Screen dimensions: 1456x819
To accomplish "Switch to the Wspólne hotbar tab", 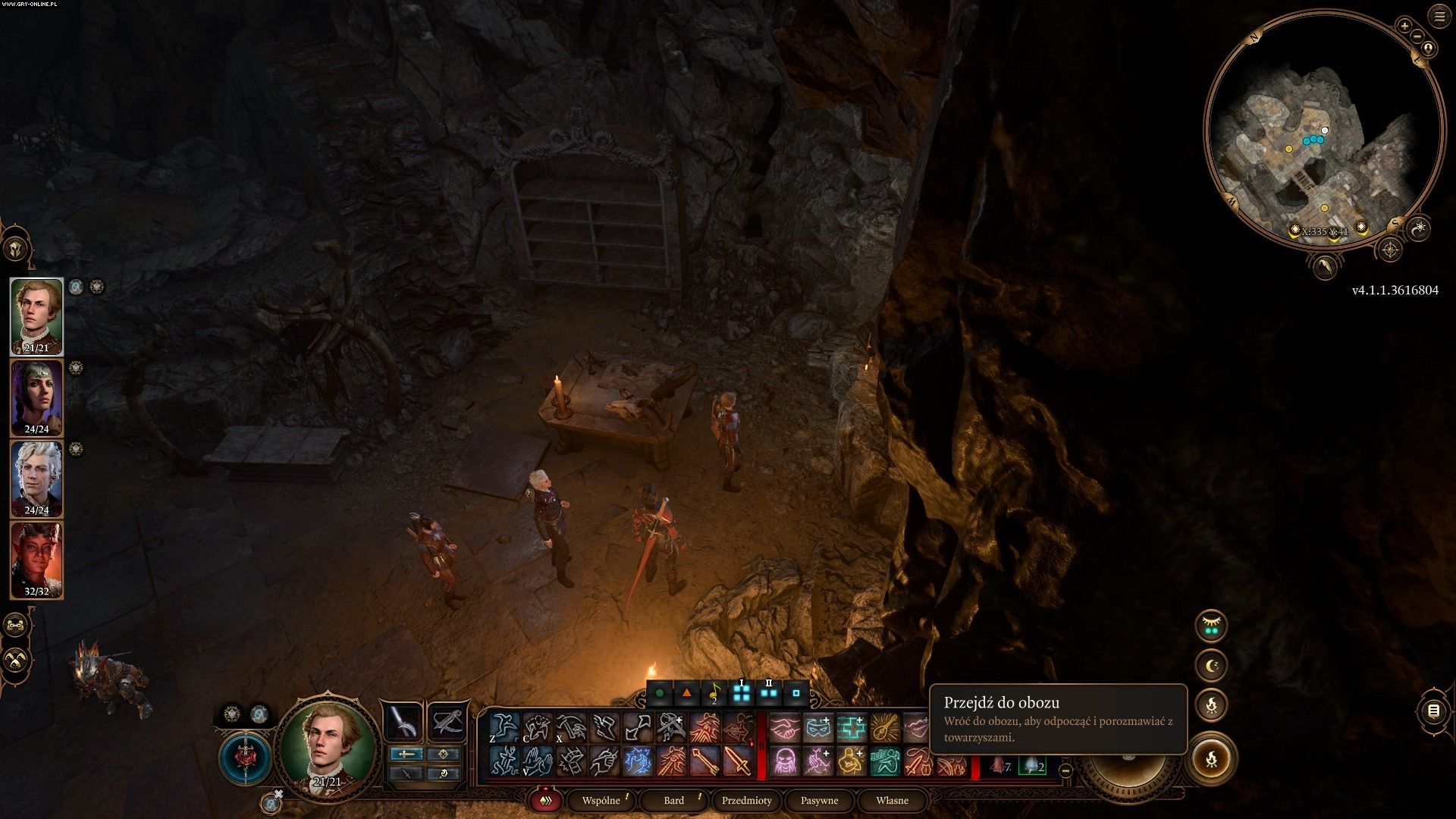I will (x=601, y=801).
